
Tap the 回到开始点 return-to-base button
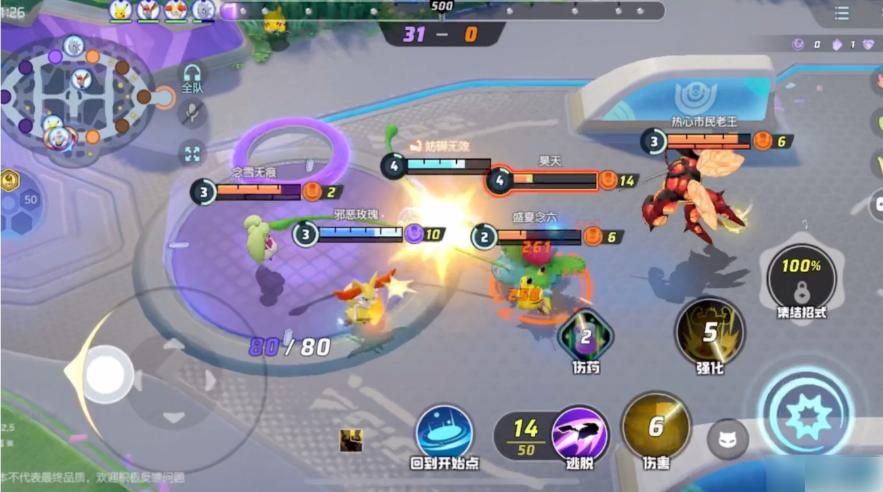coord(444,433)
